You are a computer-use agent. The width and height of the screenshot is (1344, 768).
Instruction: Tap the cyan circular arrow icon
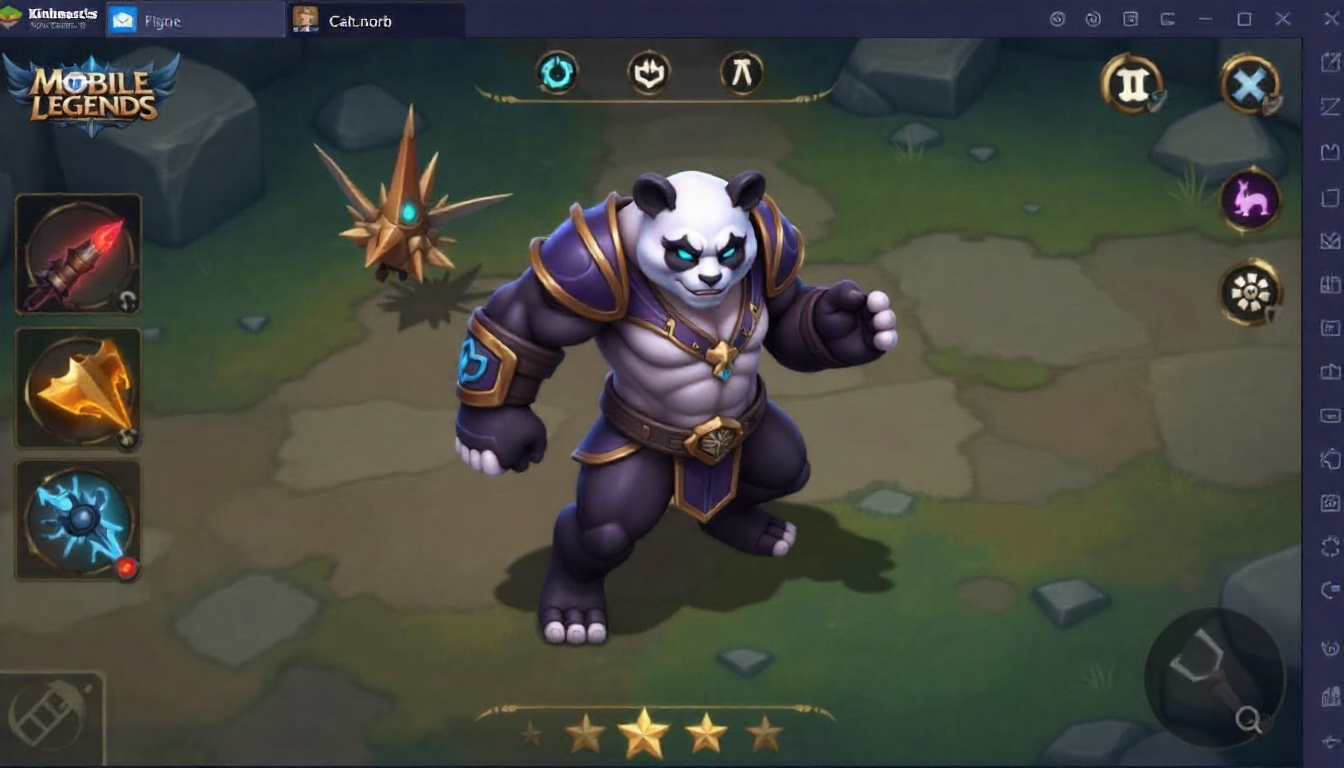[557, 72]
